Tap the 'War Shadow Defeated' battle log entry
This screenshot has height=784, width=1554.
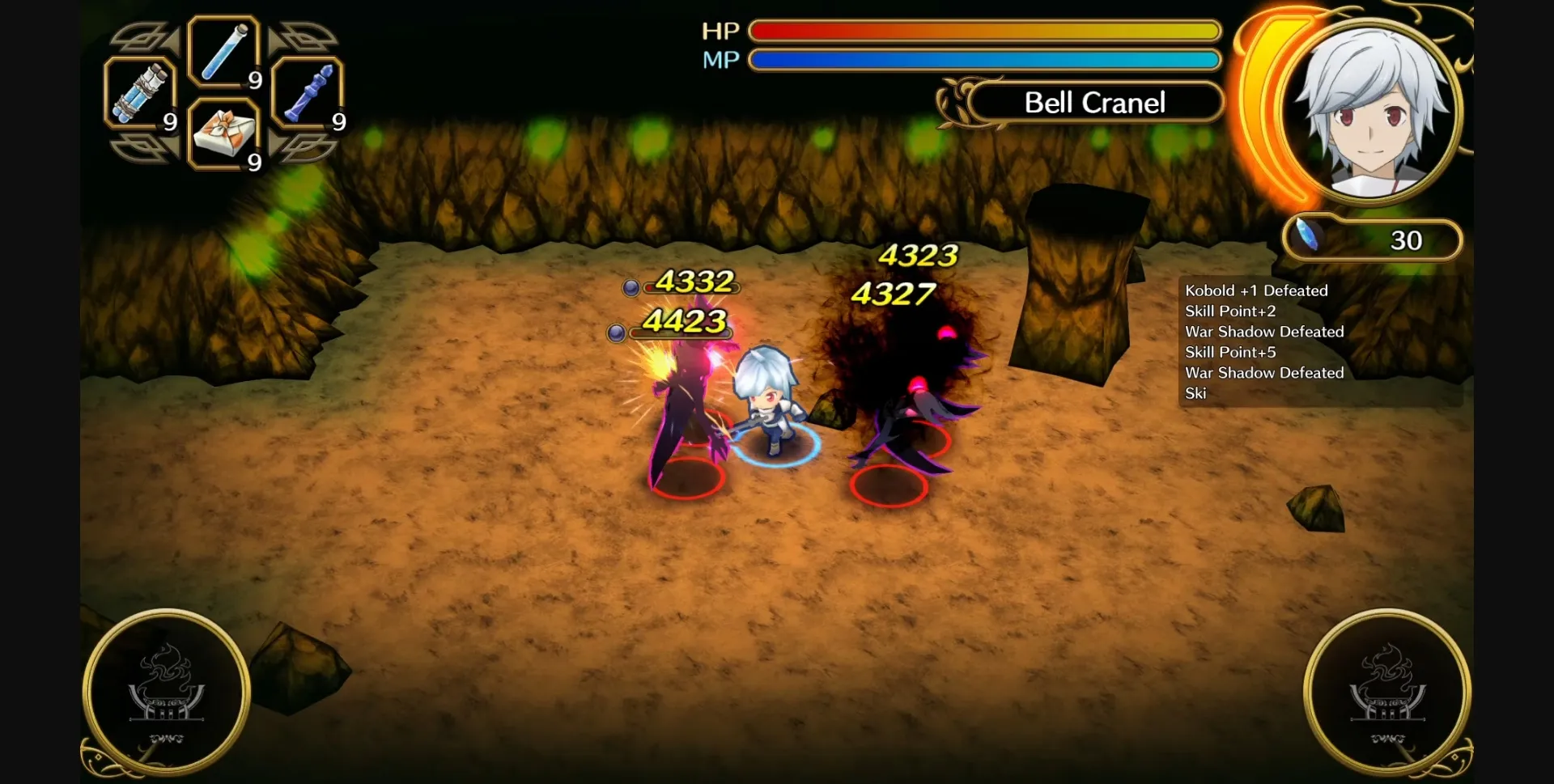1263,332
